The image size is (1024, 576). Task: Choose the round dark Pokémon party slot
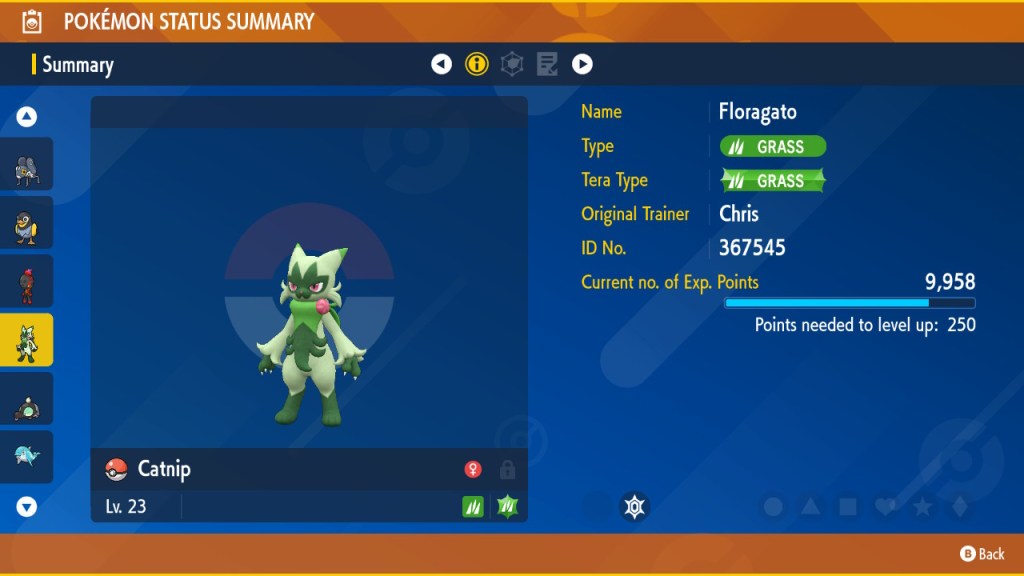point(27,400)
